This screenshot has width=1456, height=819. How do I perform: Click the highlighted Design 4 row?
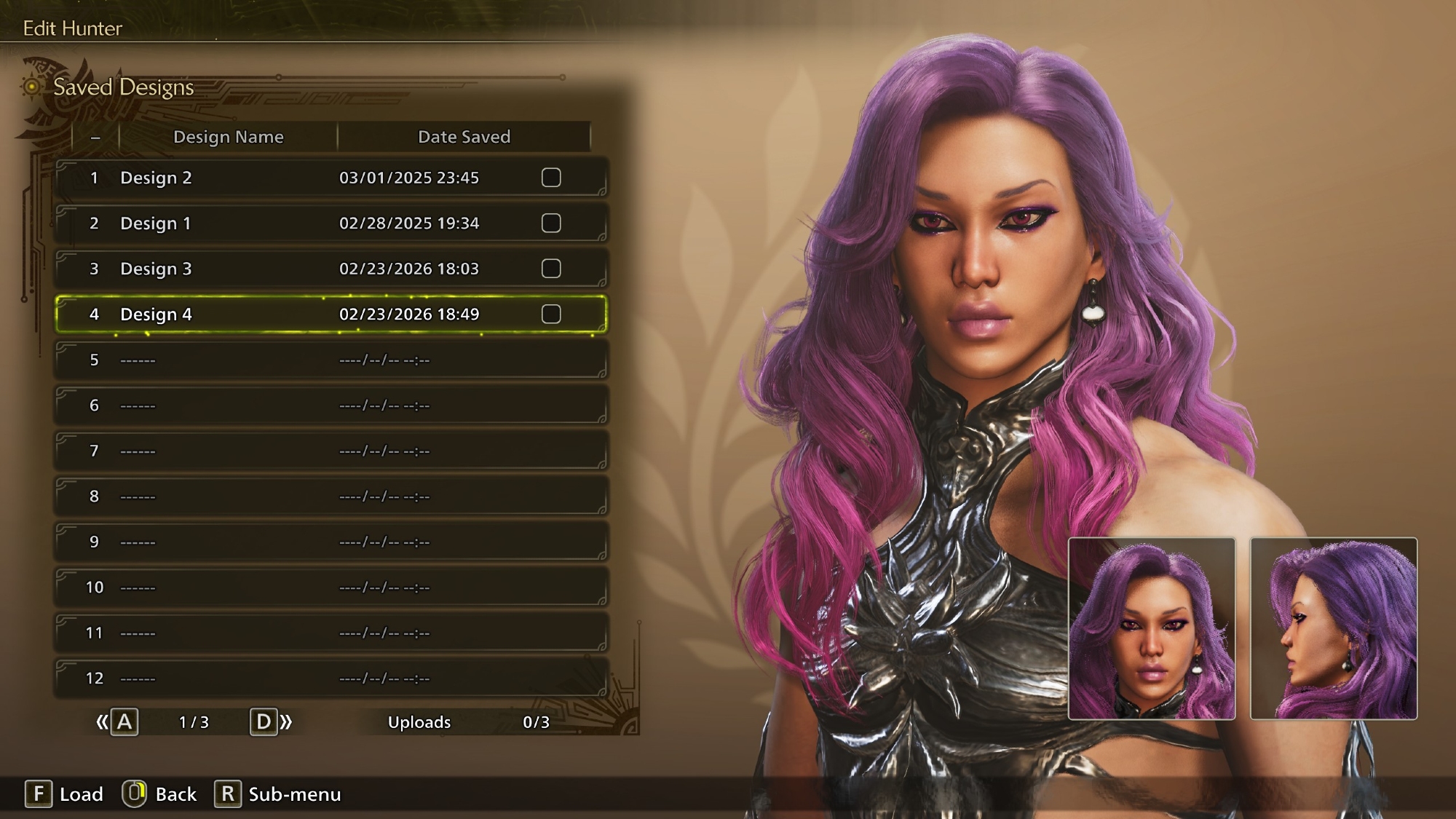pos(291,314)
